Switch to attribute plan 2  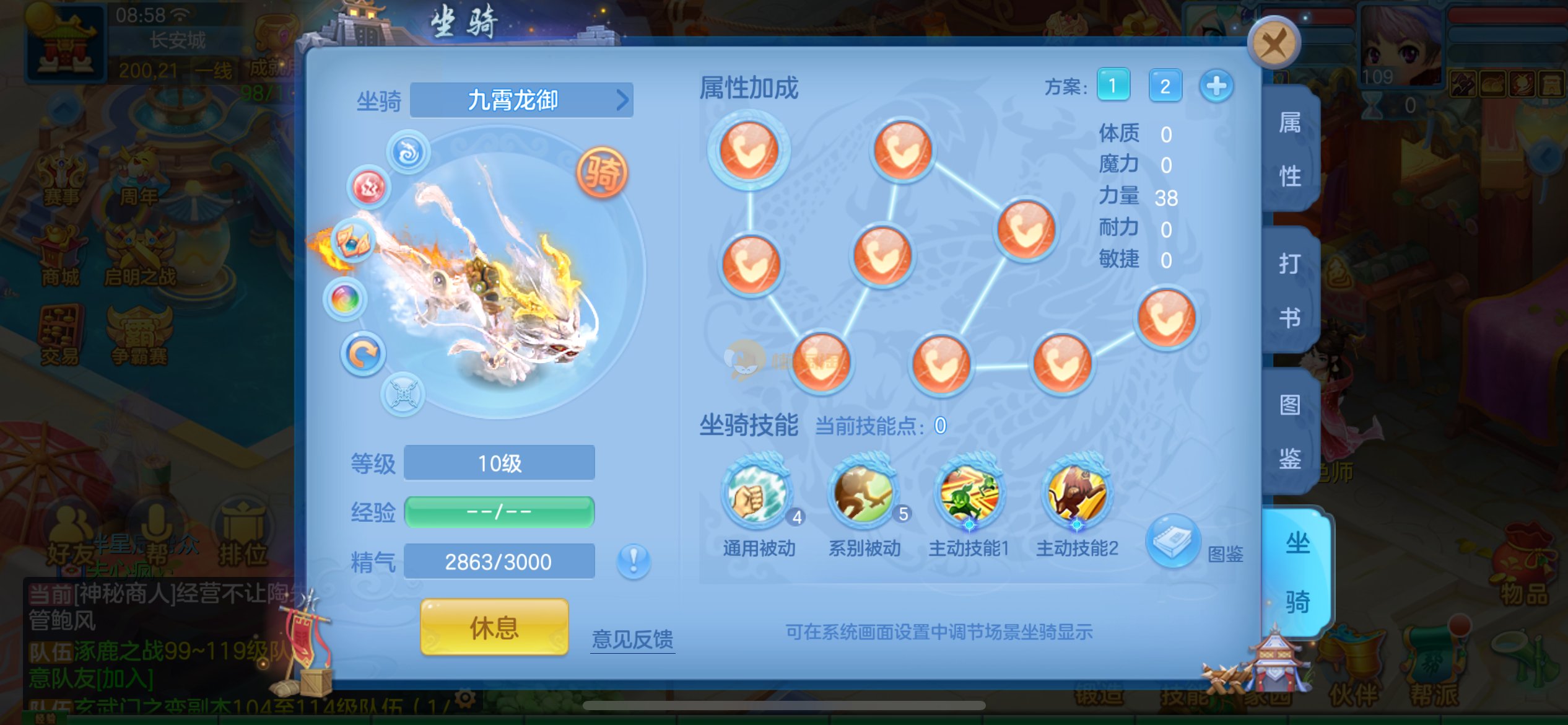coord(1165,86)
